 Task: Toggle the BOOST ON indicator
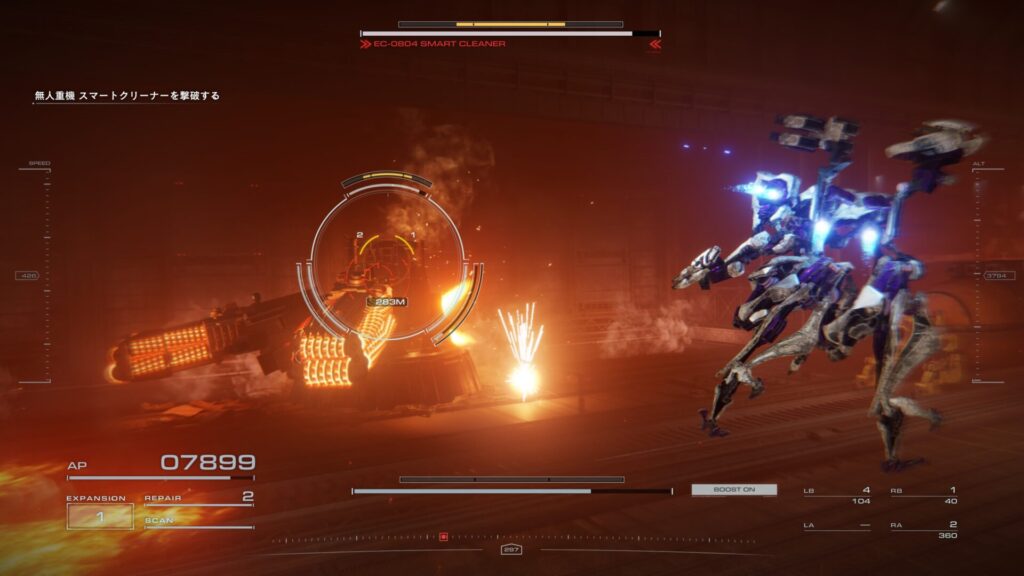pos(733,490)
